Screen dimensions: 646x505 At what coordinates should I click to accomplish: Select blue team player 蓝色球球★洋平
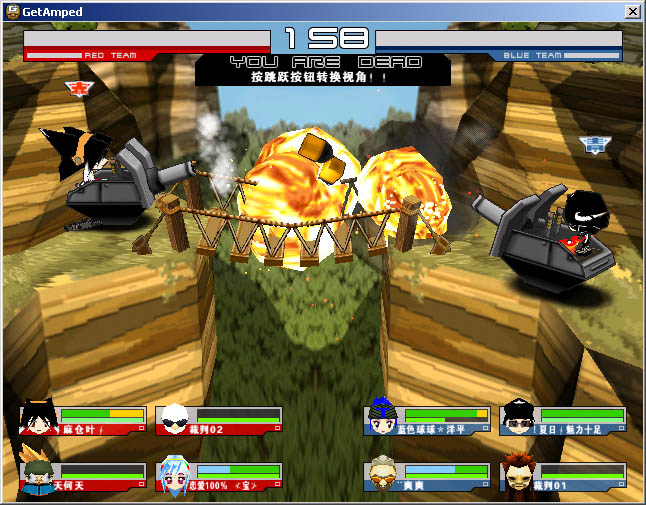click(427, 420)
